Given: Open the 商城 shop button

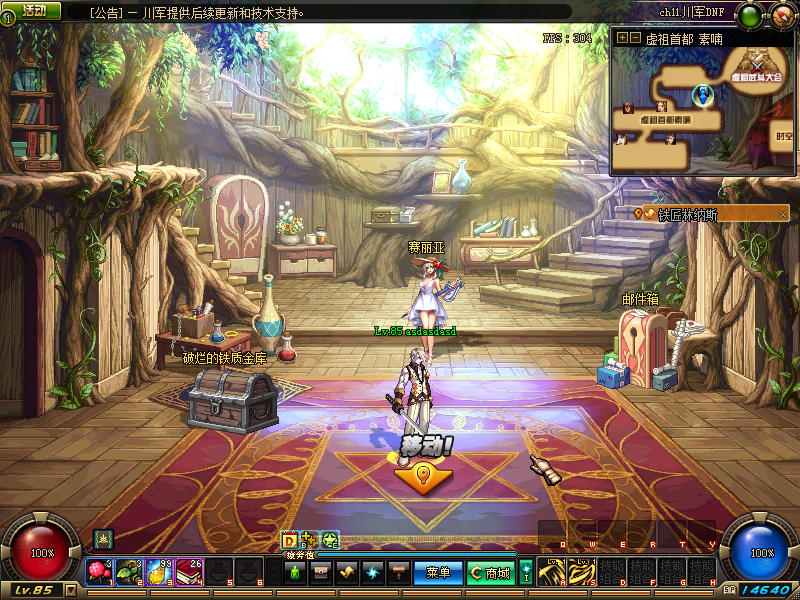Looking at the screenshot, I should point(491,573).
